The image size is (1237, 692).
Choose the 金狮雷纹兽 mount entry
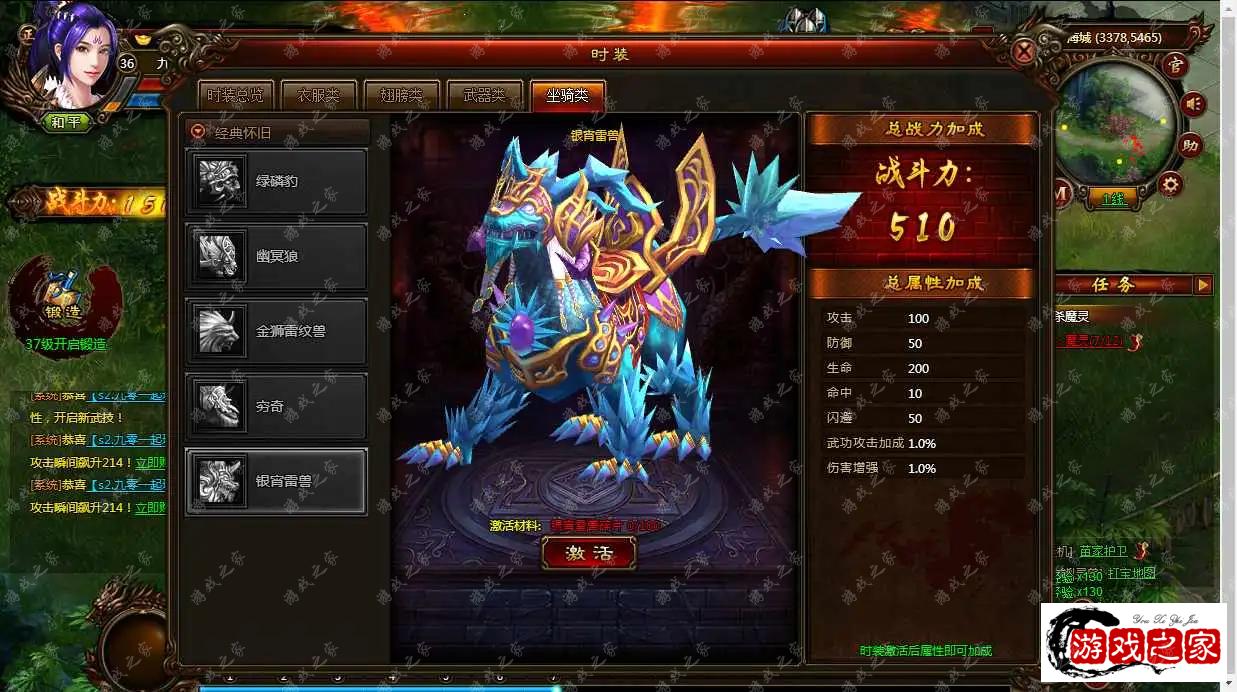(276, 331)
